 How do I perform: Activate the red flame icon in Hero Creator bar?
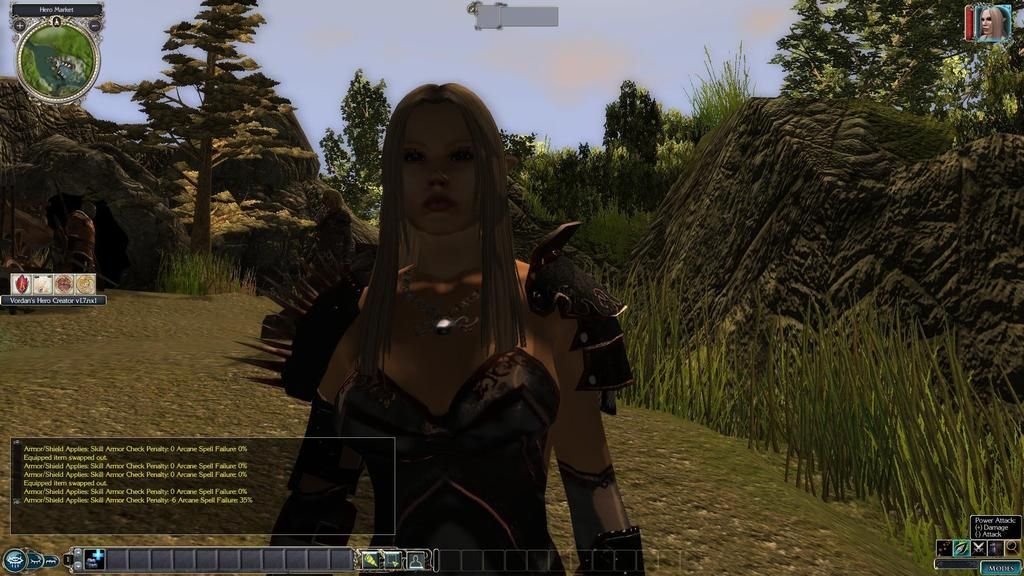(20, 284)
